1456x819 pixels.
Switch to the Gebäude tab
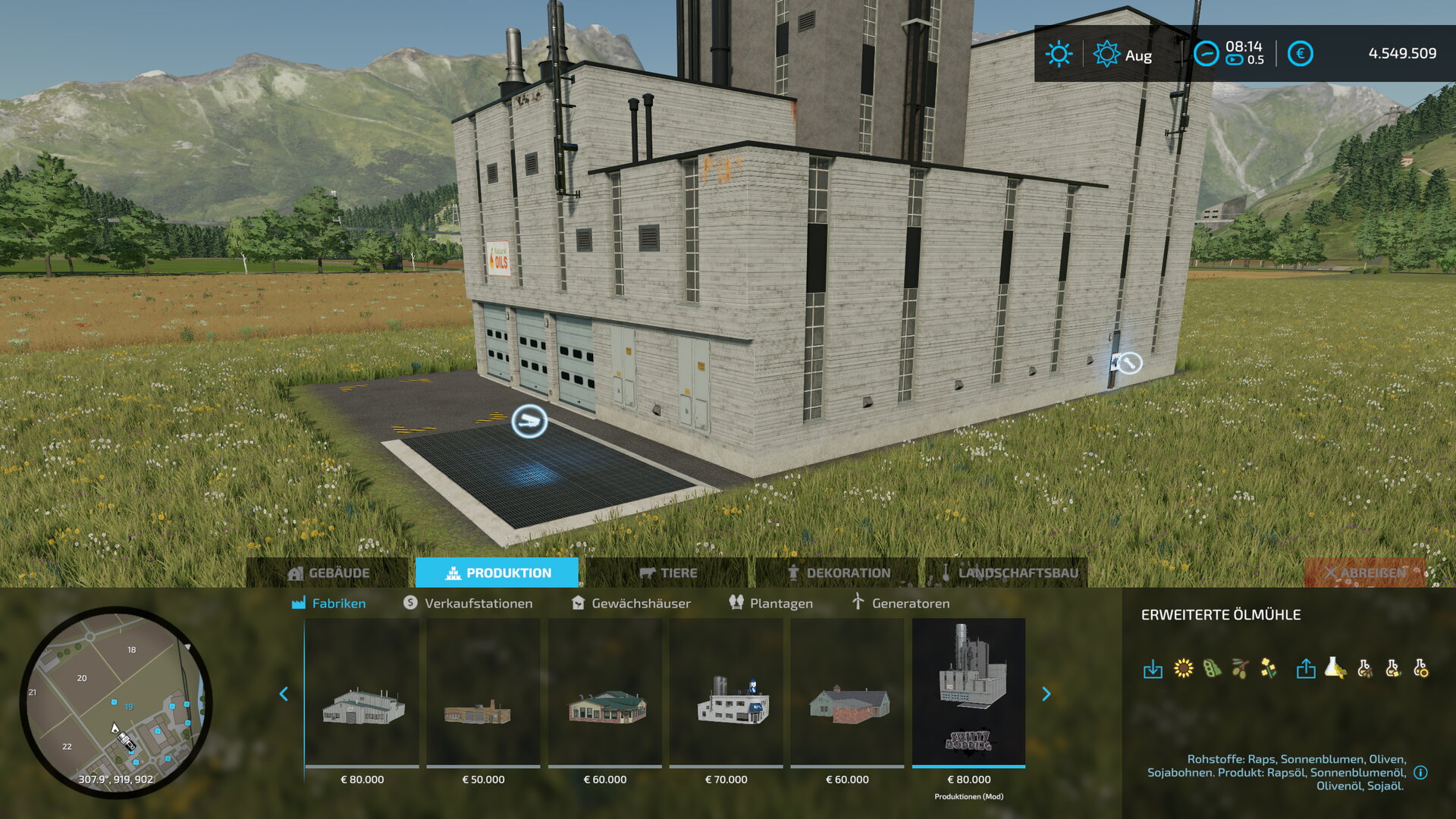(329, 573)
